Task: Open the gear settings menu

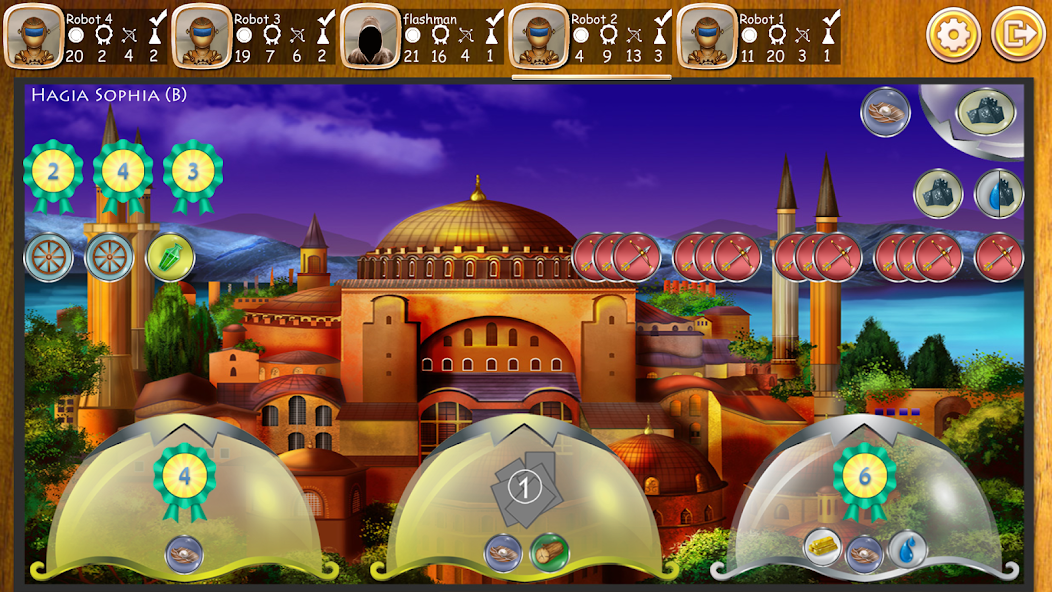Action: click(953, 35)
